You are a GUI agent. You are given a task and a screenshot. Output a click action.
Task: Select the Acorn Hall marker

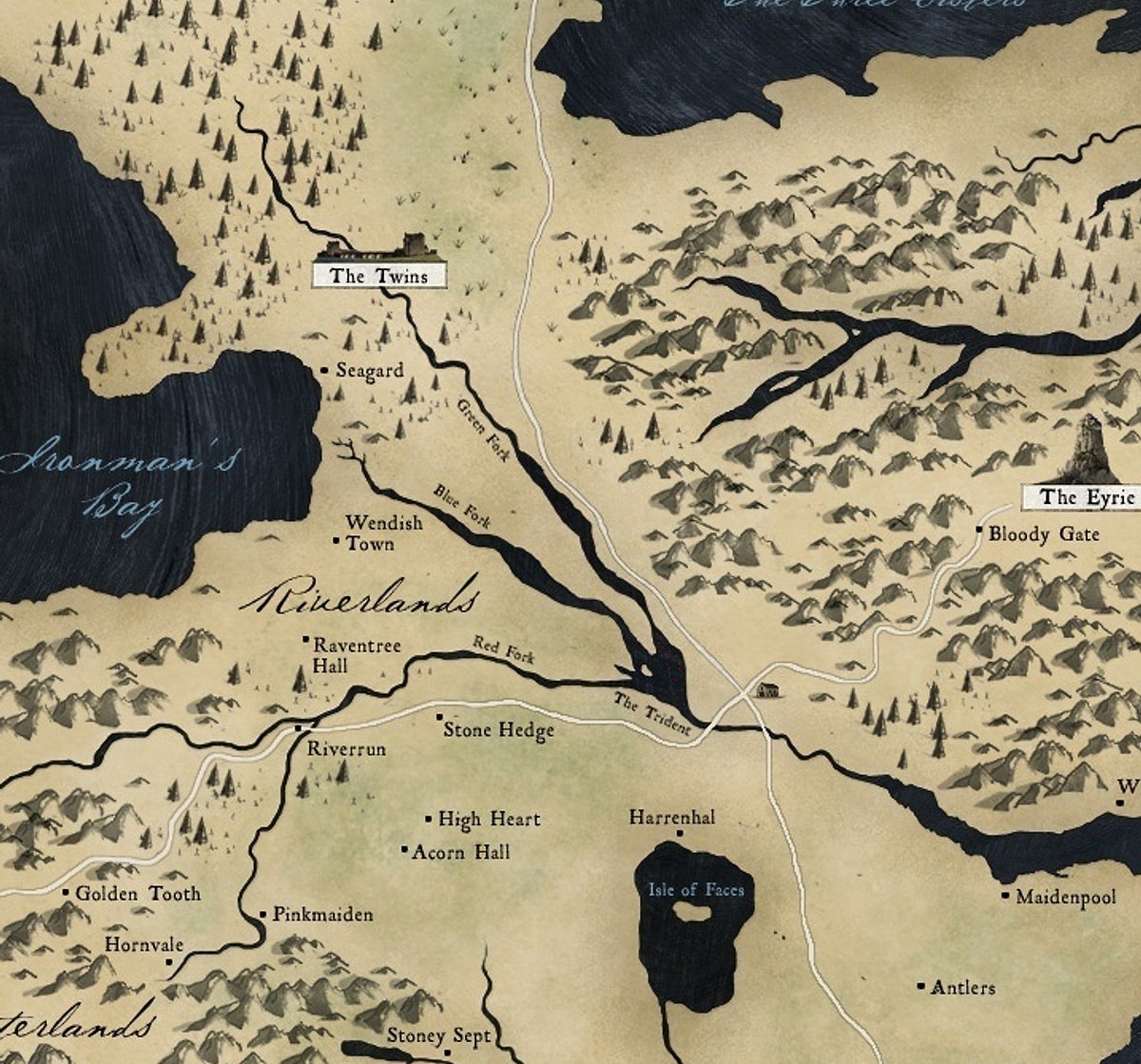404,850
